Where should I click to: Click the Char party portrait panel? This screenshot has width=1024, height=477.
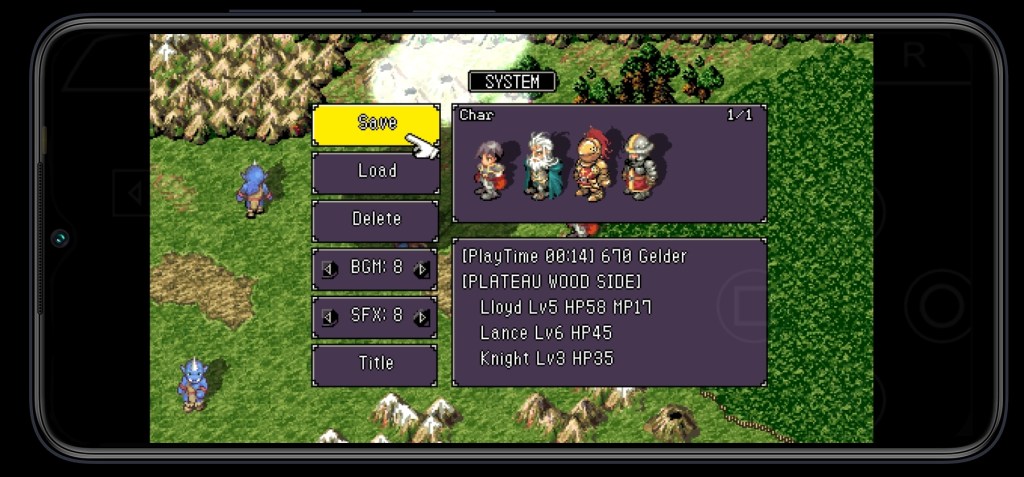point(609,163)
